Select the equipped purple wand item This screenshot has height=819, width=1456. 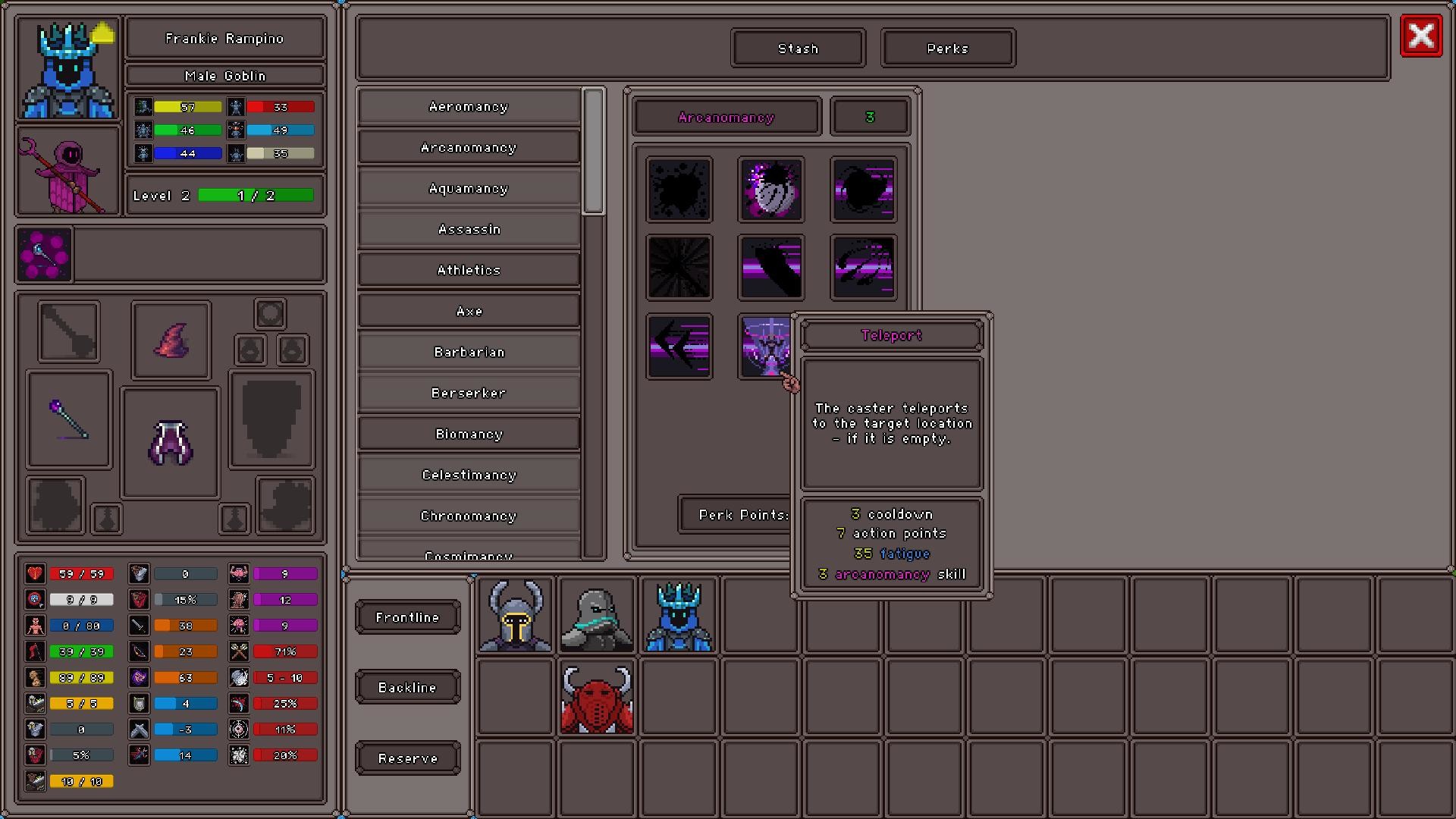tap(68, 420)
